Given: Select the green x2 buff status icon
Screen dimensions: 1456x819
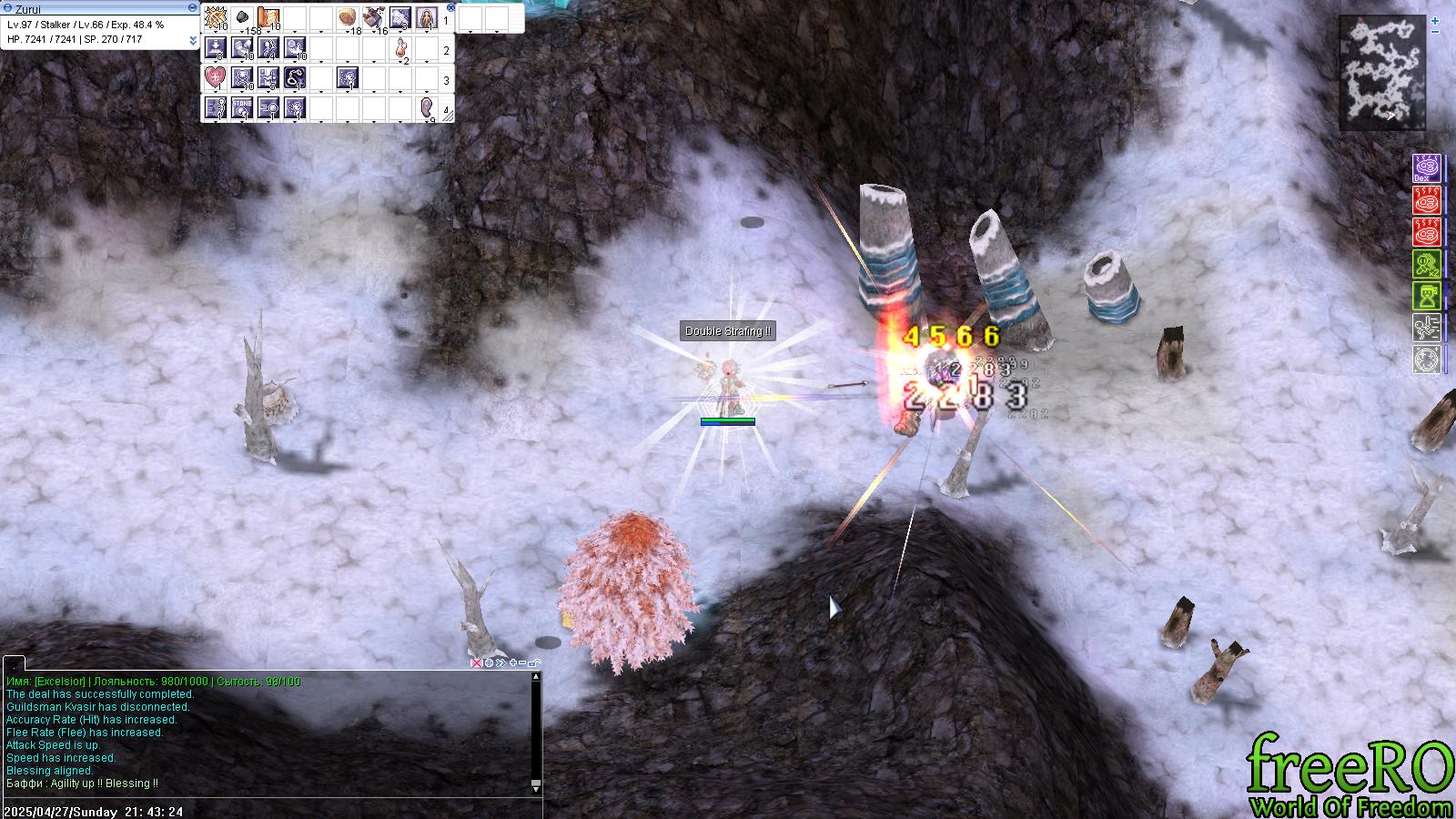Looking at the screenshot, I should tap(1427, 264).
